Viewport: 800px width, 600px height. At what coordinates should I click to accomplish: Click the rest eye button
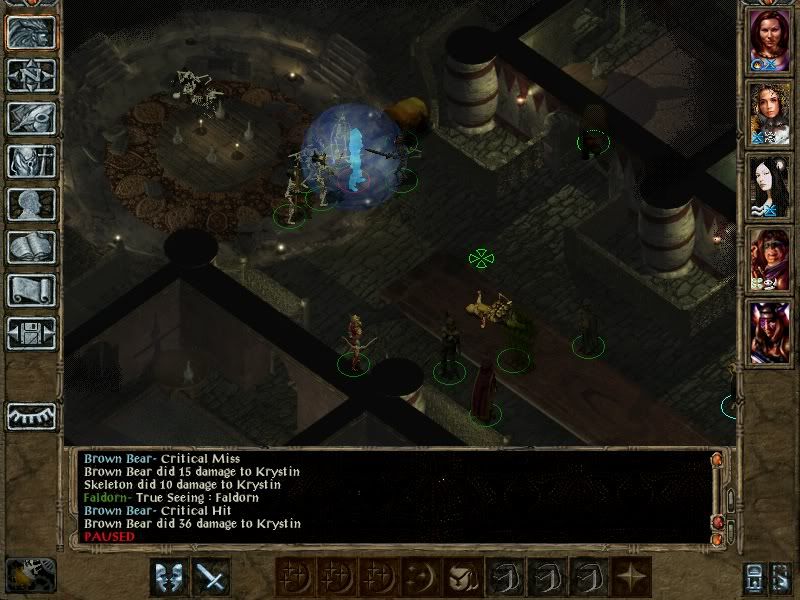(30, 415)
